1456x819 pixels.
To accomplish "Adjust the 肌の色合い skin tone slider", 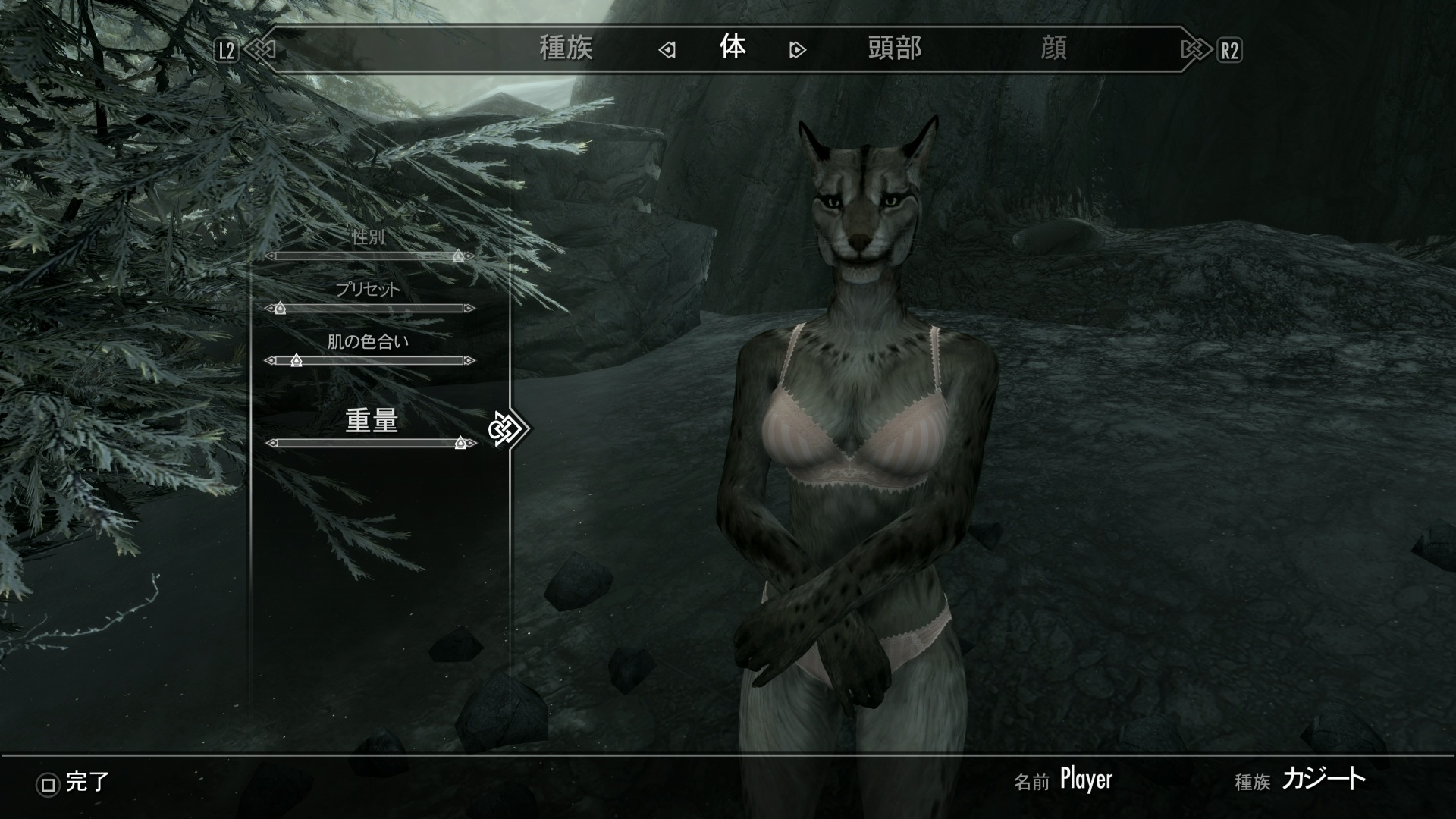I will (370, 360).
